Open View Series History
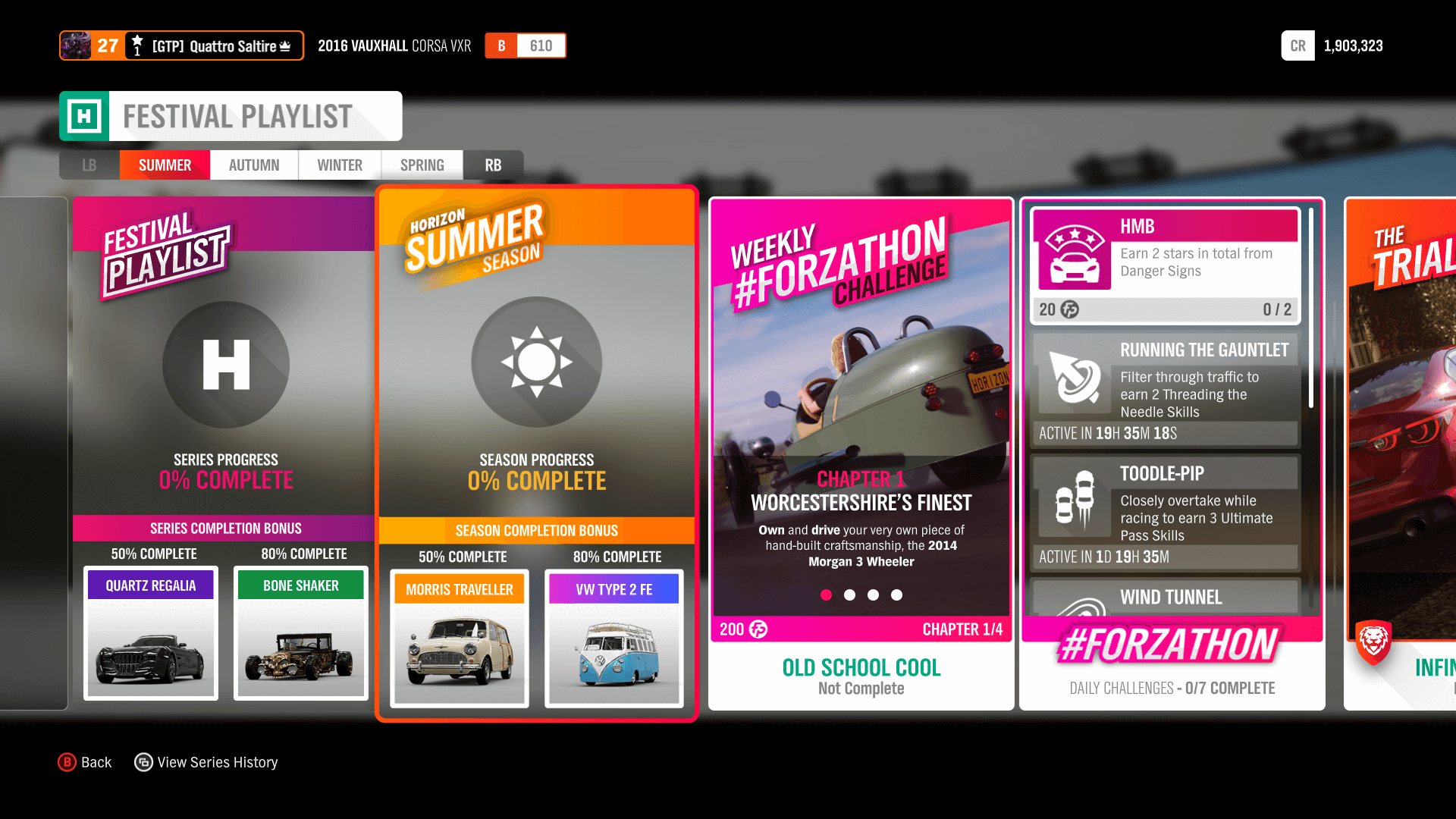The height and width of the screenshot is (819, 1456). click(217, 761)
